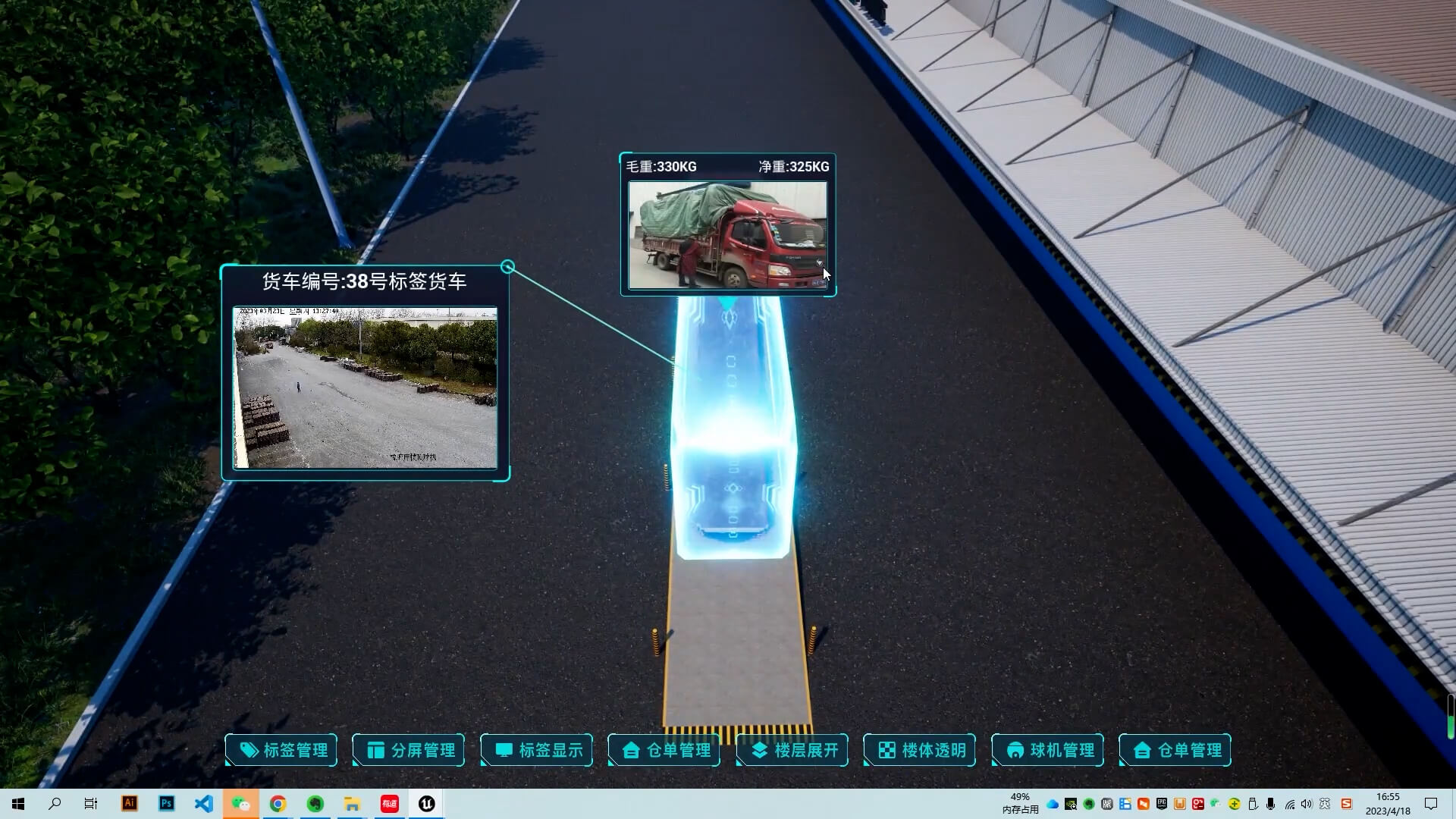
Task: Toggle the 楼体透明 building transparency button
Action: point(920,750)
